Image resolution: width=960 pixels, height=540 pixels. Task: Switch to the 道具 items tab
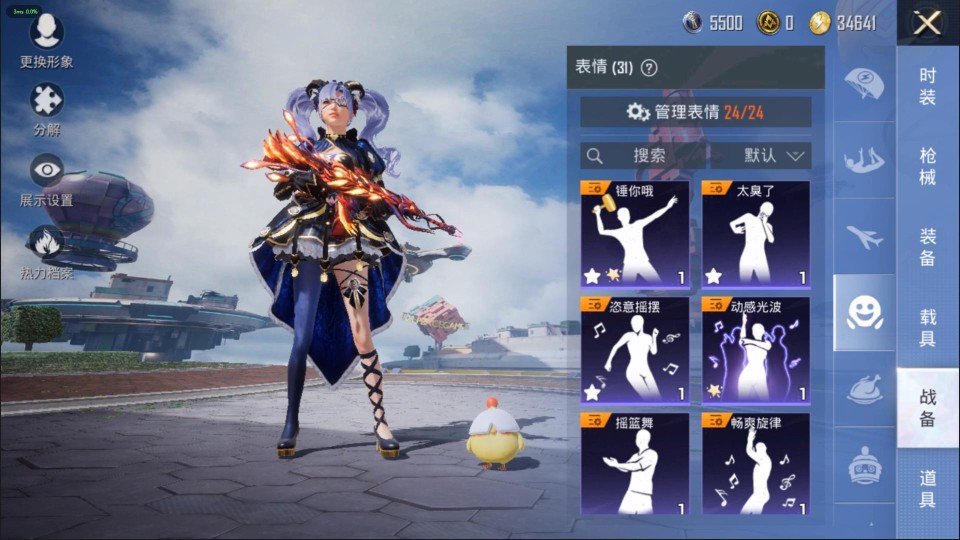click(927, 489)
